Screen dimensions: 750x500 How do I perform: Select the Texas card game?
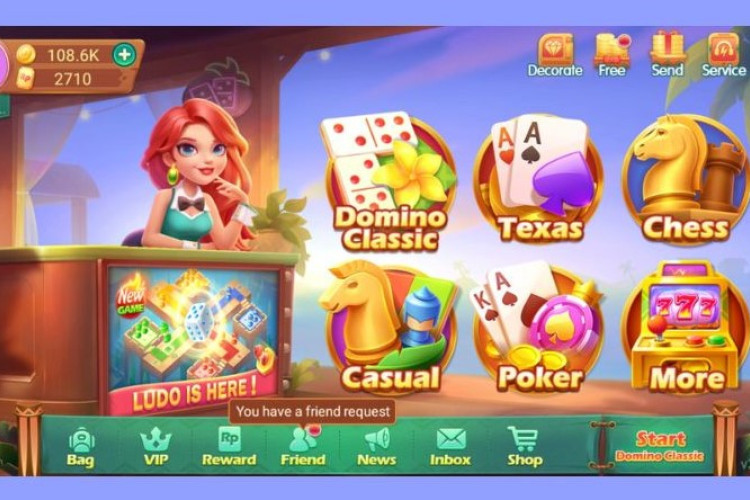540,185
